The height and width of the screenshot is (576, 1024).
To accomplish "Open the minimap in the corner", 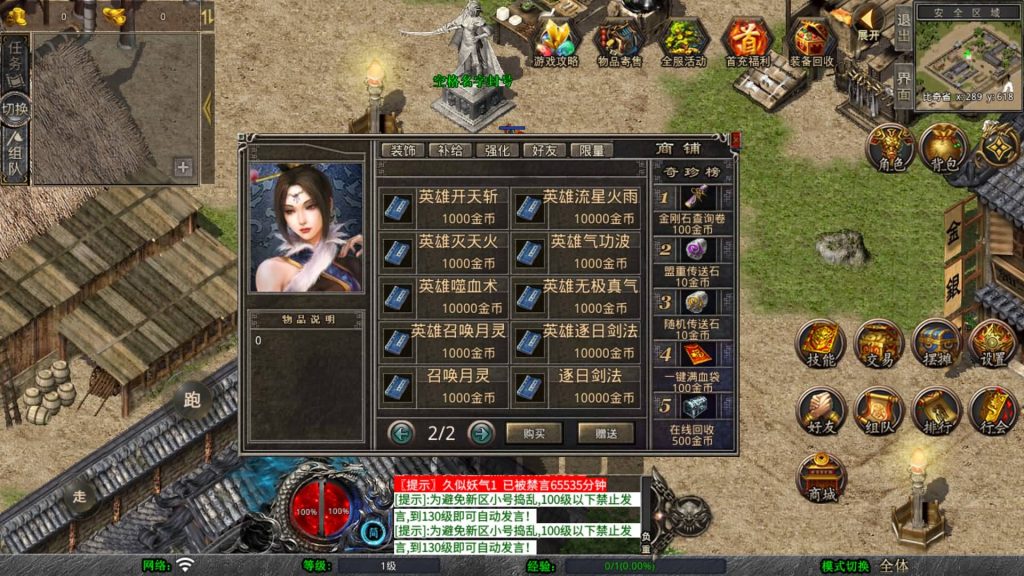I will (x=967, y=55).
